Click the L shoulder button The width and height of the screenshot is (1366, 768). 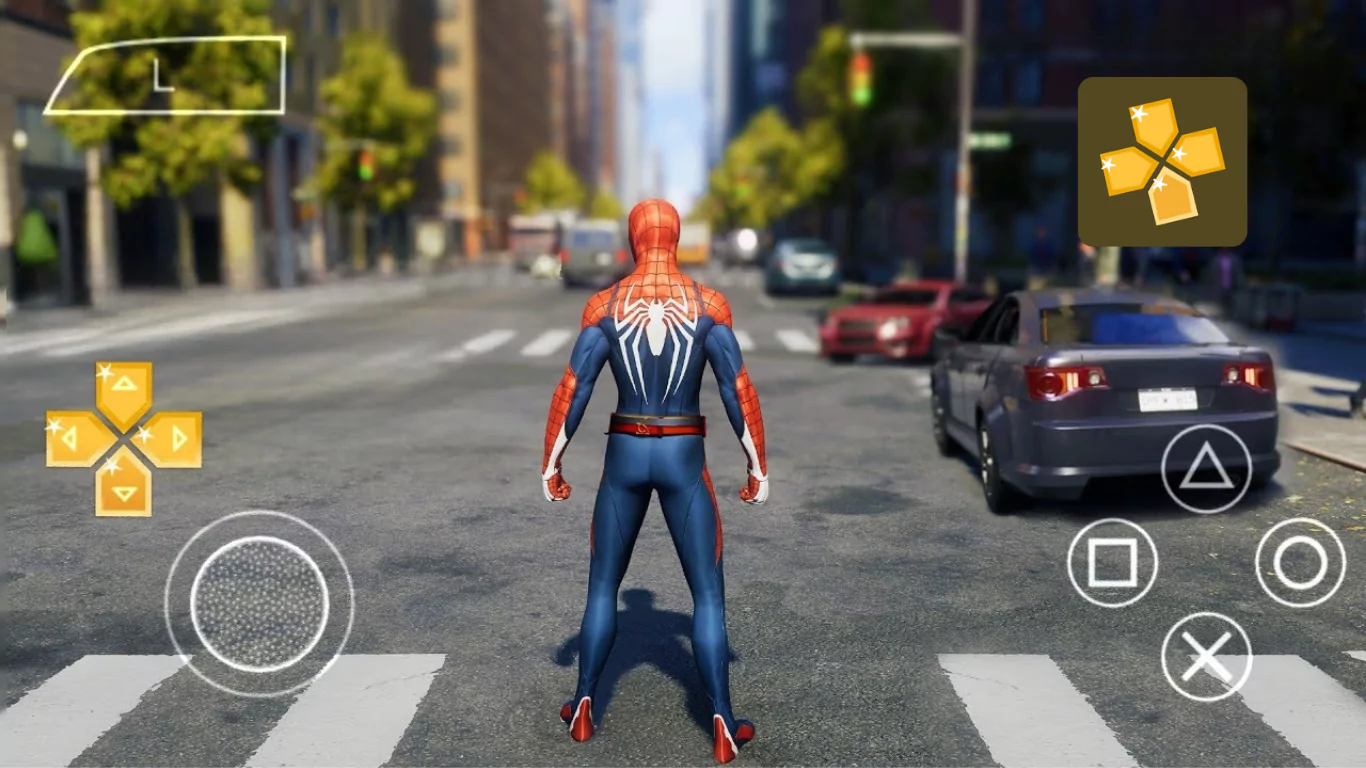[x=168, y=77]
